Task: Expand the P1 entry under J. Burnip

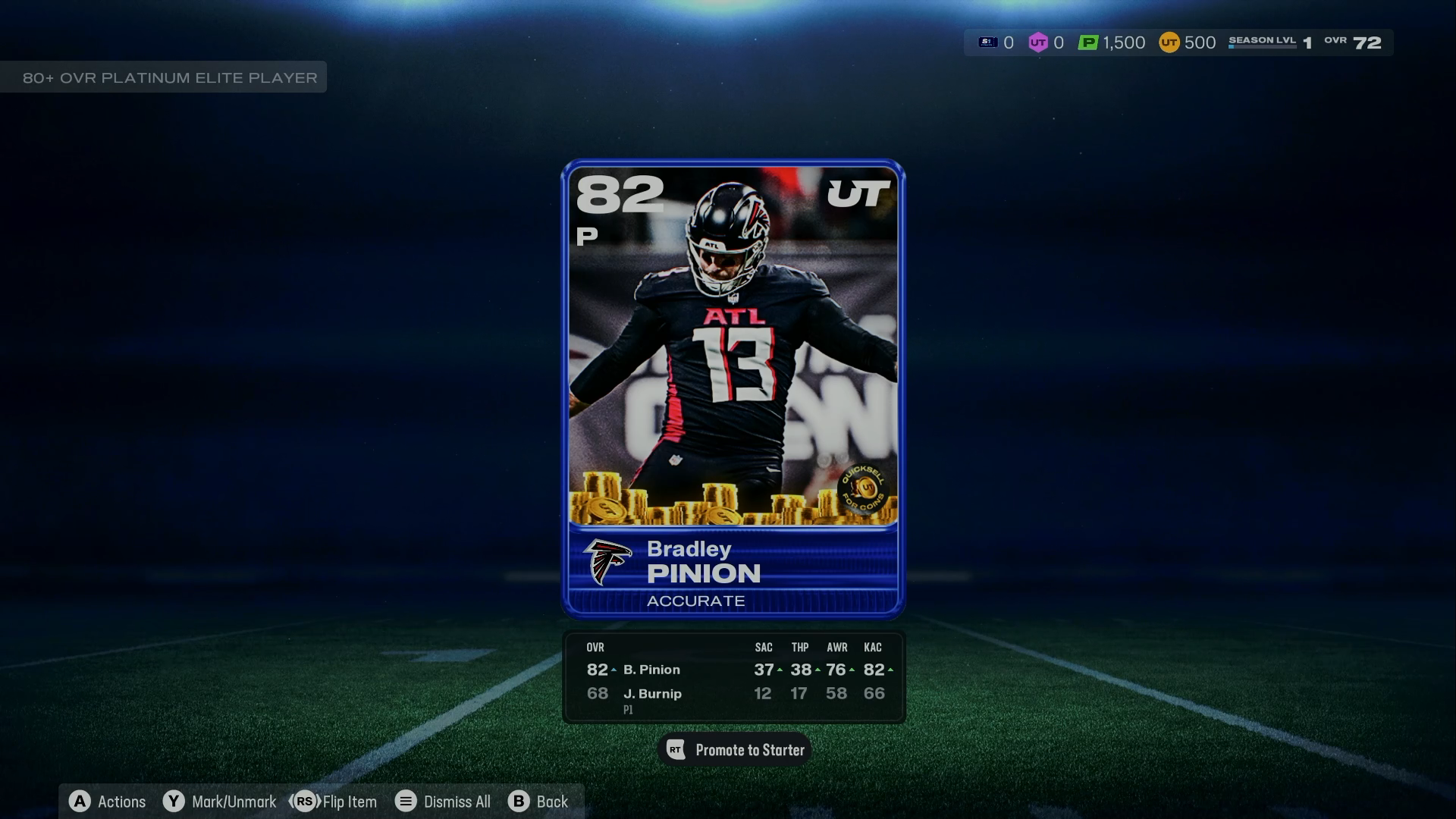Action: pos(627,710)
